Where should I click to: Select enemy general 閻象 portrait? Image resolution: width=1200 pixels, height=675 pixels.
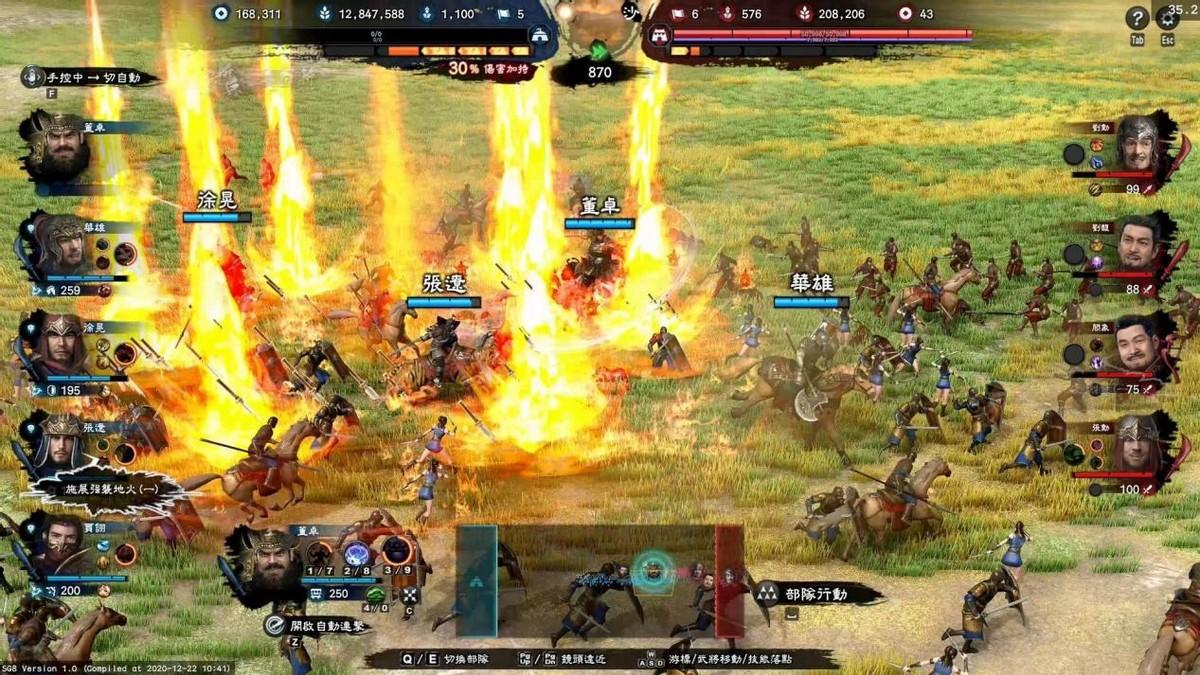(x=1139, y=342)
